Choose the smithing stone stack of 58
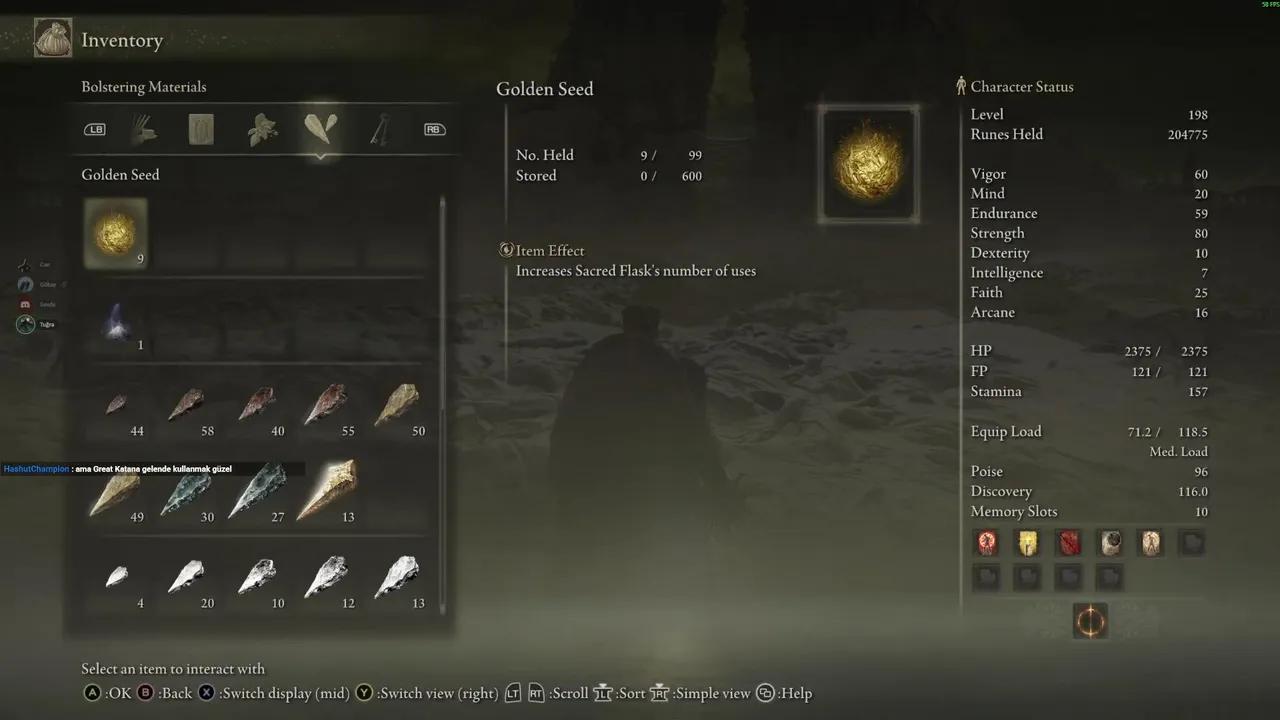1280x720 pixels. [x=186, y=405]
